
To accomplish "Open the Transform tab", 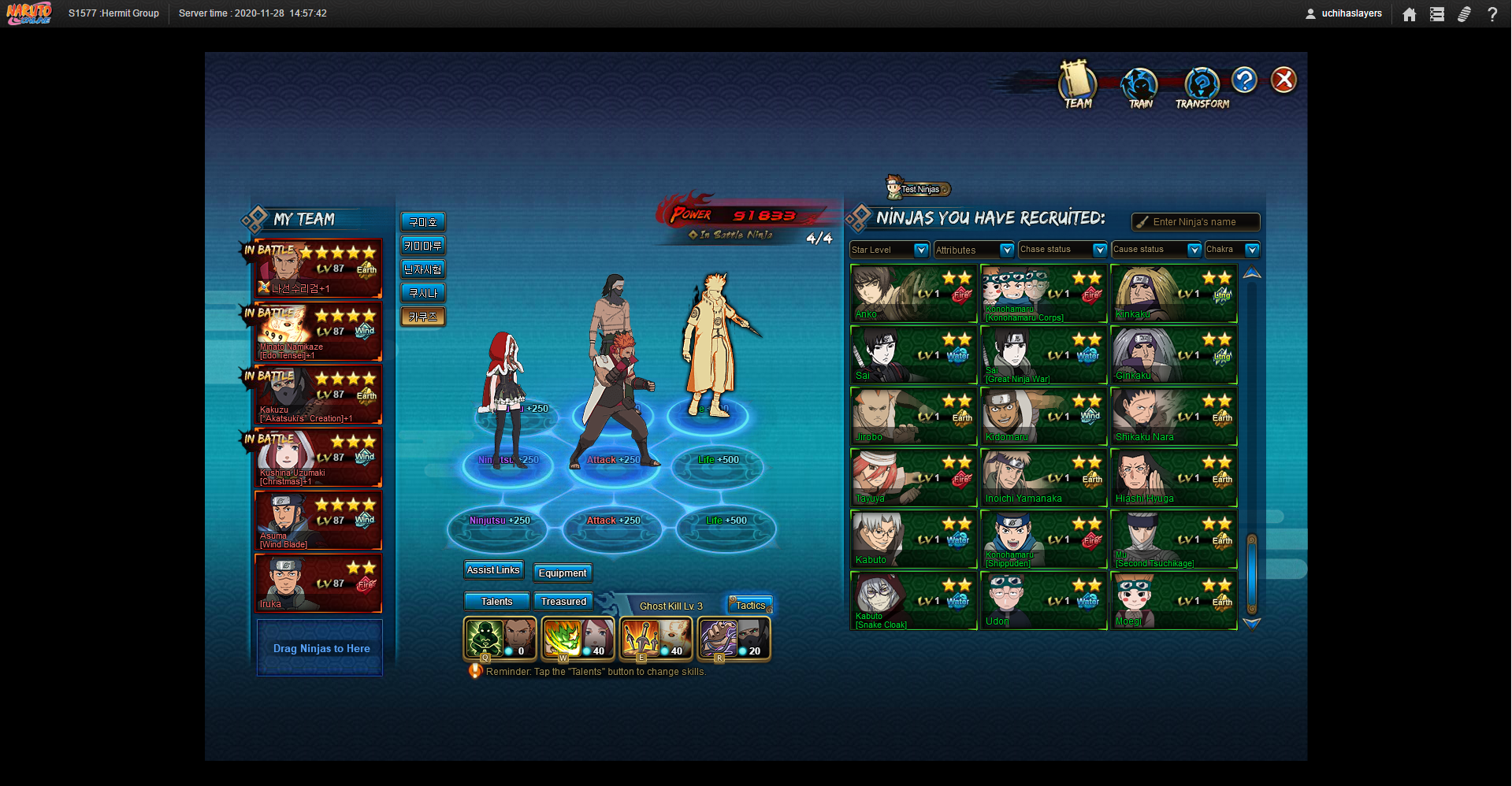I will [x=1202, y=87].
